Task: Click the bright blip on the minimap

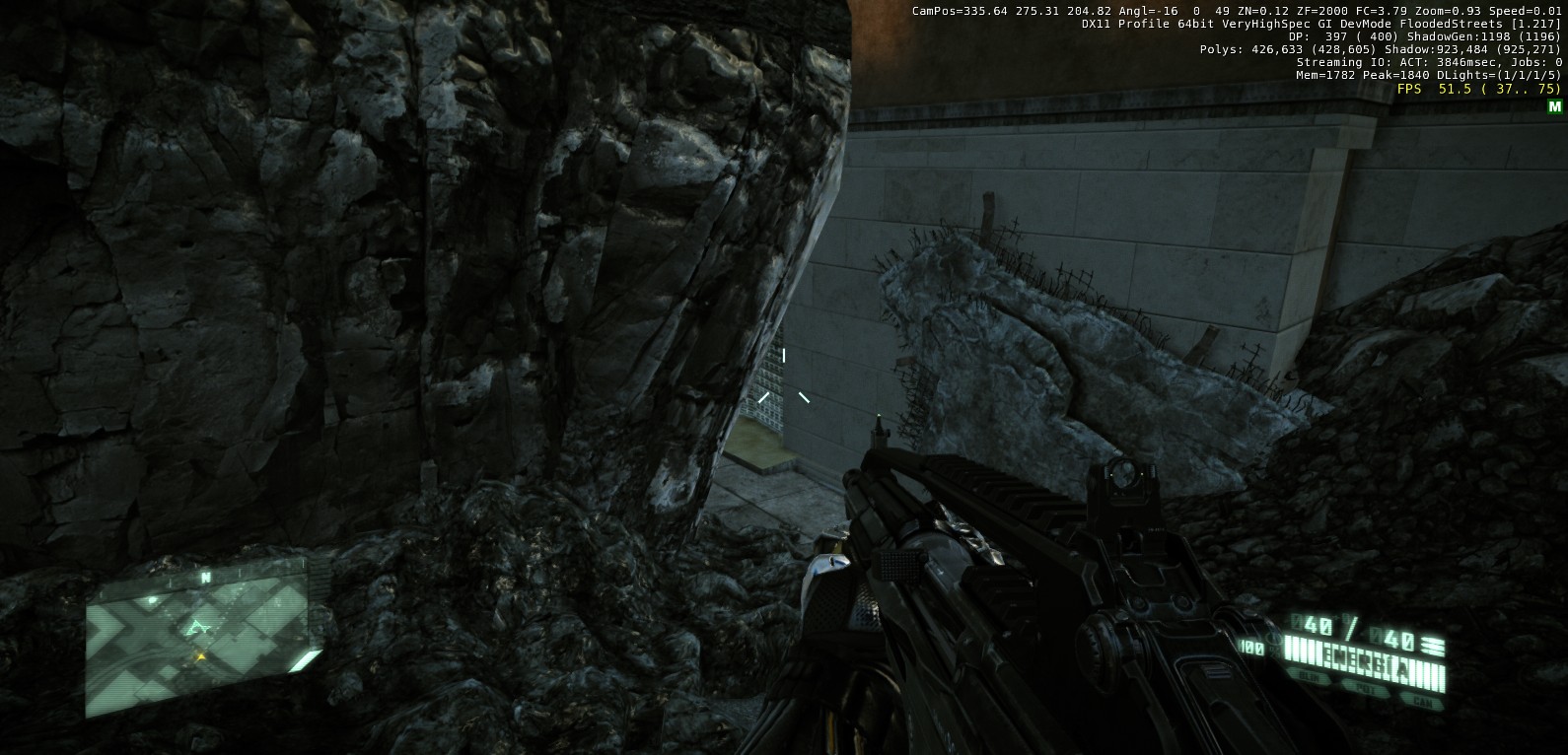Action: tap(151, 599)
